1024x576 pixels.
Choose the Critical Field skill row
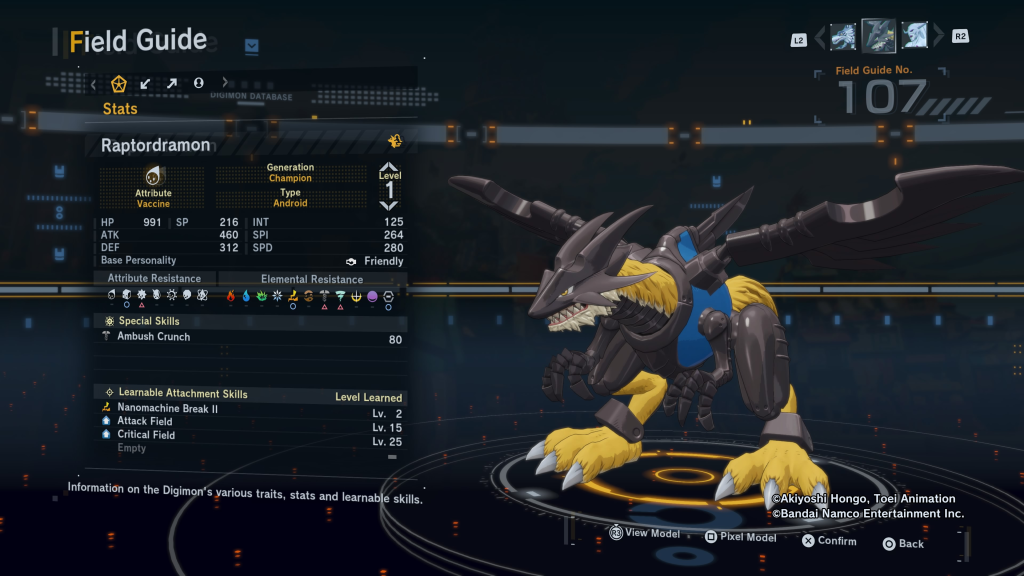(250, 435)
